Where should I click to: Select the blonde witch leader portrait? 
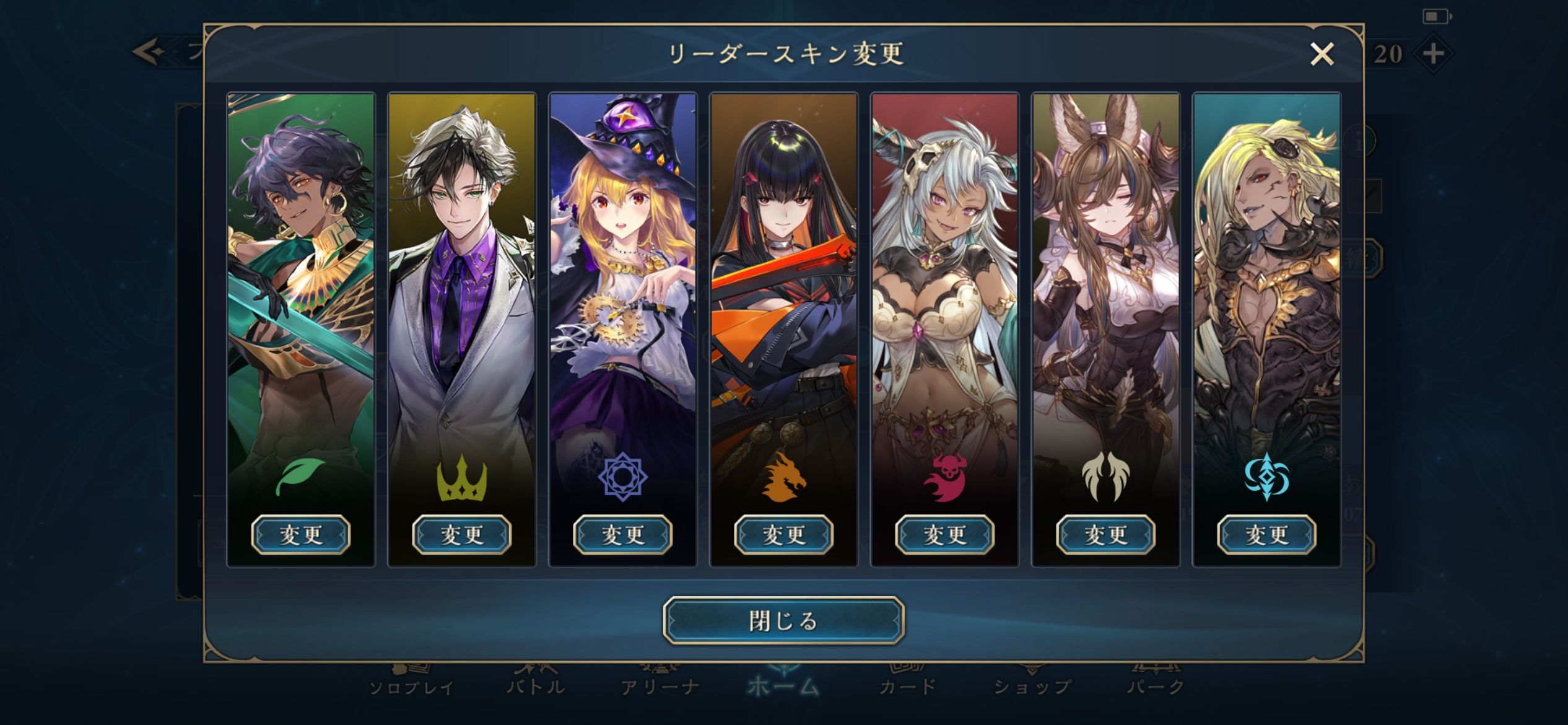click(623, 279)
